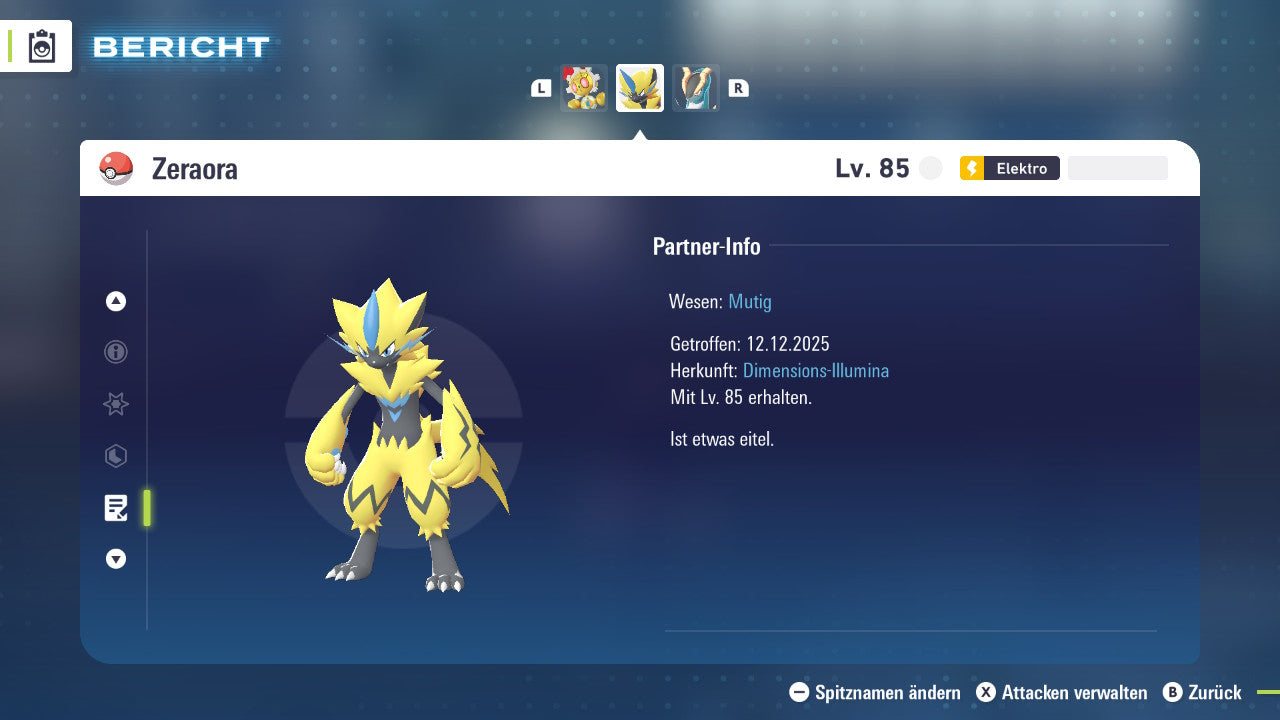Select the Zeraora party thumbnail at top
This screenshot has width=1280, height=720.
coord(639,87)
